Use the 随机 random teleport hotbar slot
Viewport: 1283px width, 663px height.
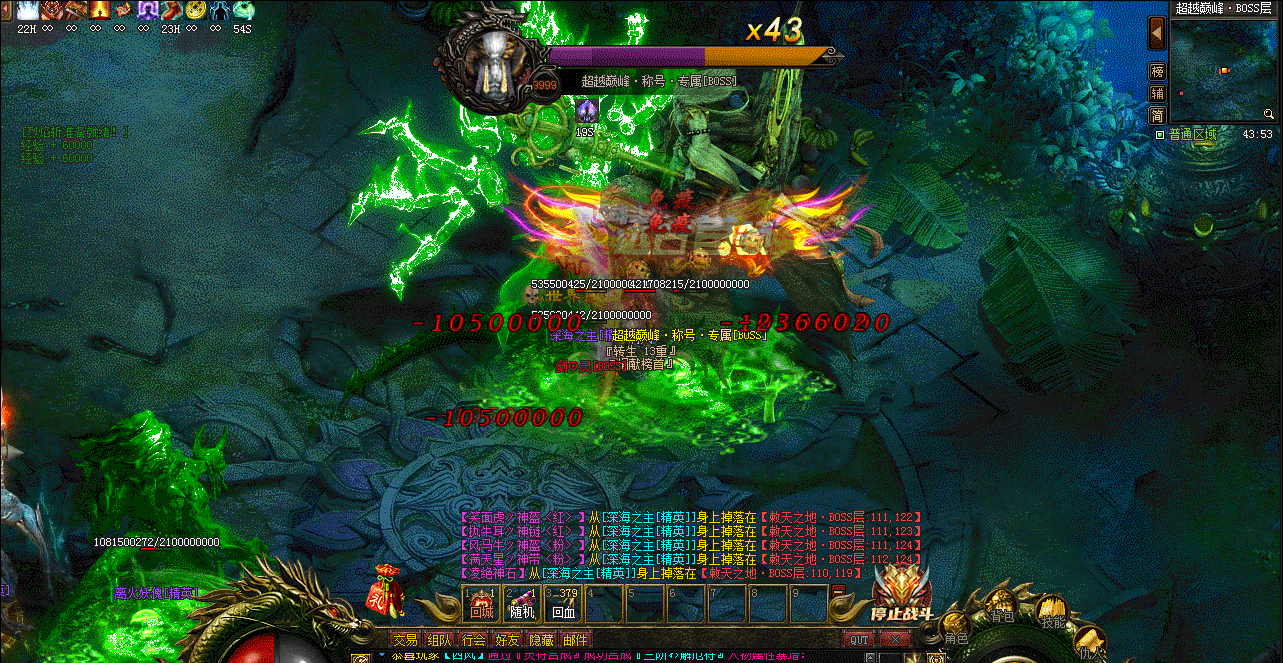tap(522, 605)
